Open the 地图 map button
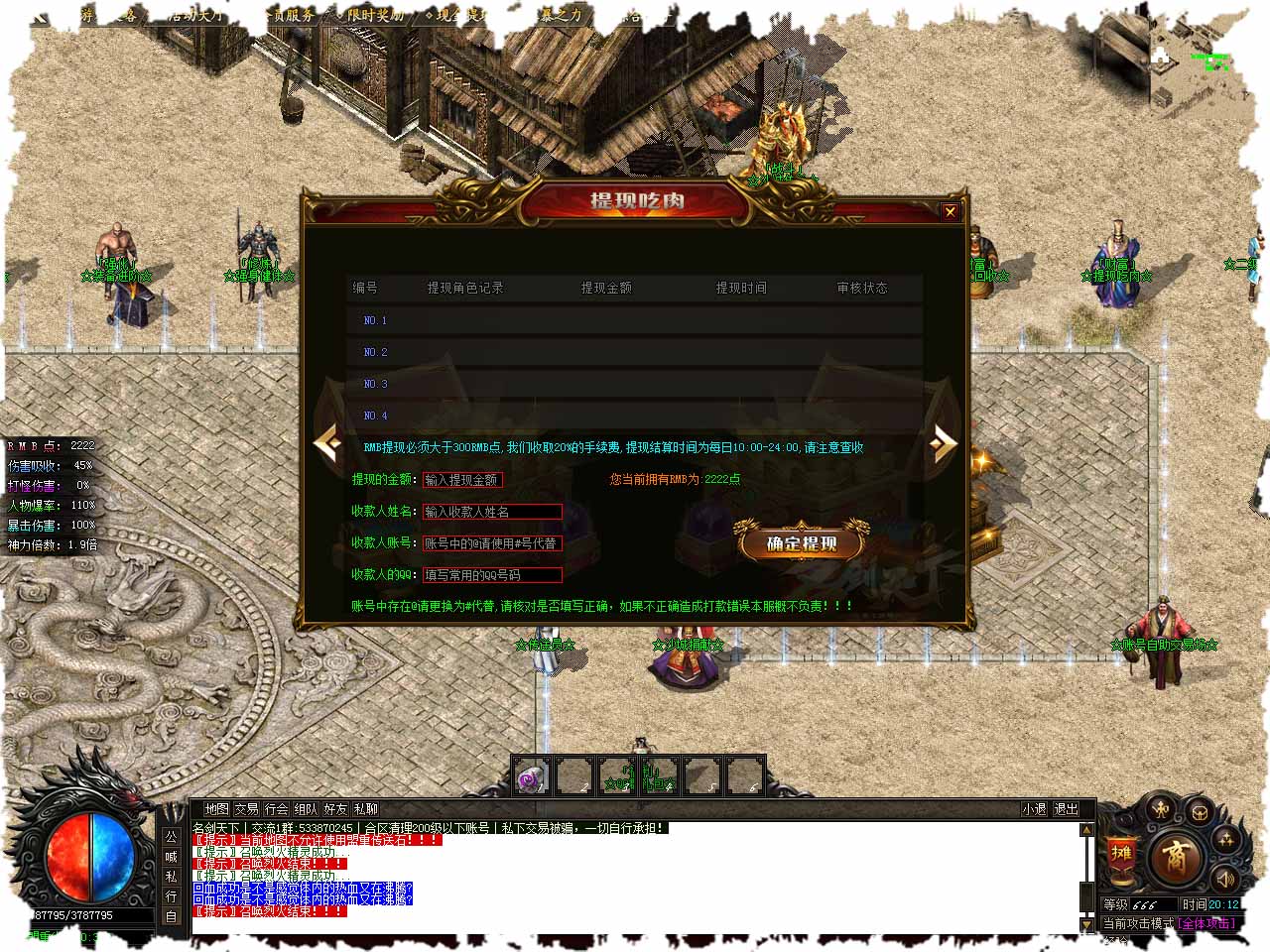 point(216,809)
